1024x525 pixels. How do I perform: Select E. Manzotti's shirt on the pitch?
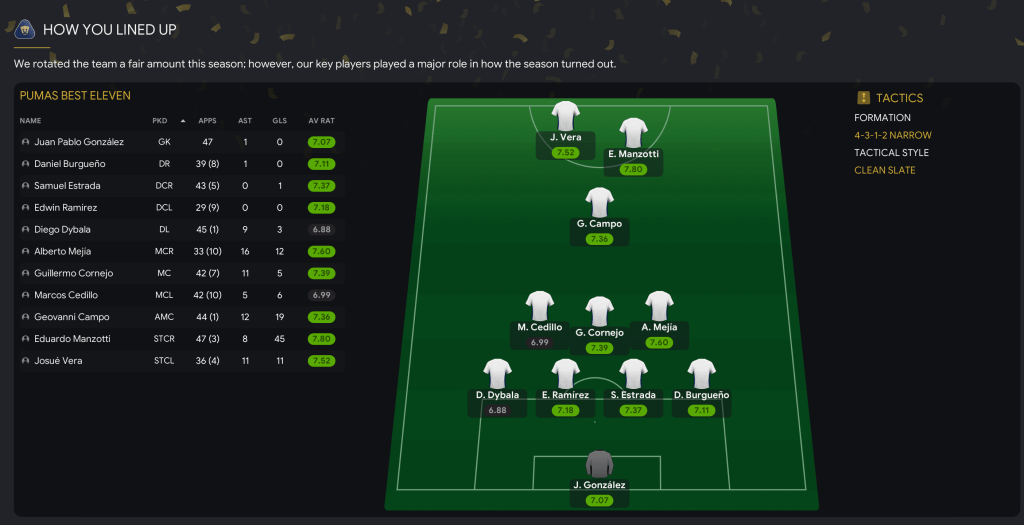(633, 134)
